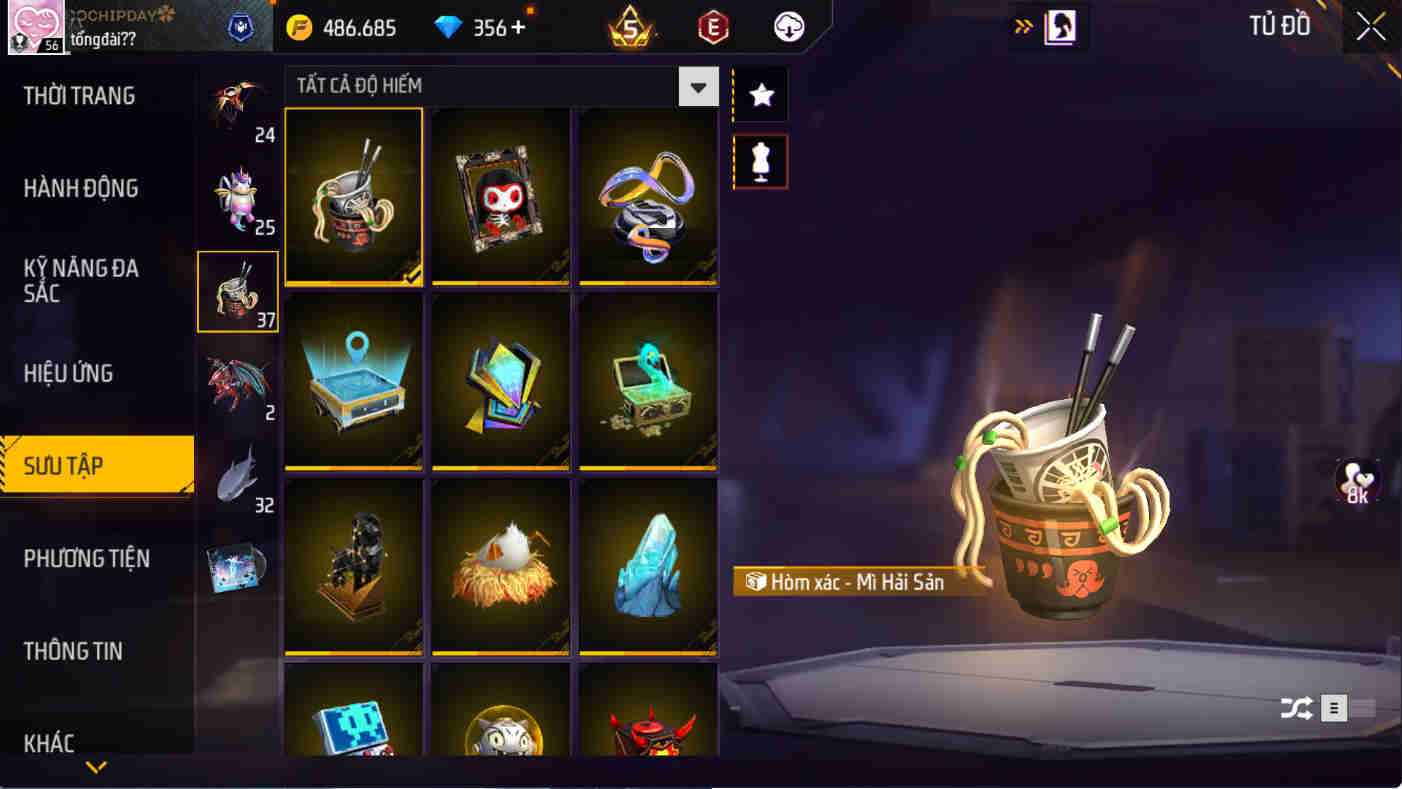Toggle the list view icon beside shuffle
Image resolution: width=1402 pixels, height=789 pixels.
click(x=1334, y=707)
